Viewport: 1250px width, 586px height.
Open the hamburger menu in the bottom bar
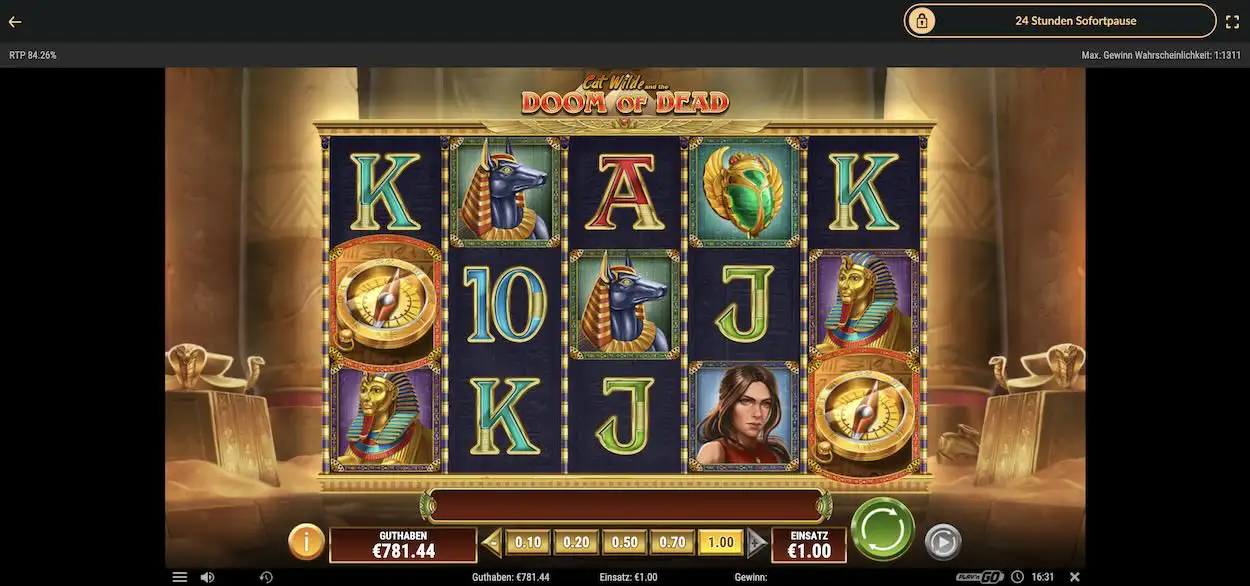pos(180,577)
